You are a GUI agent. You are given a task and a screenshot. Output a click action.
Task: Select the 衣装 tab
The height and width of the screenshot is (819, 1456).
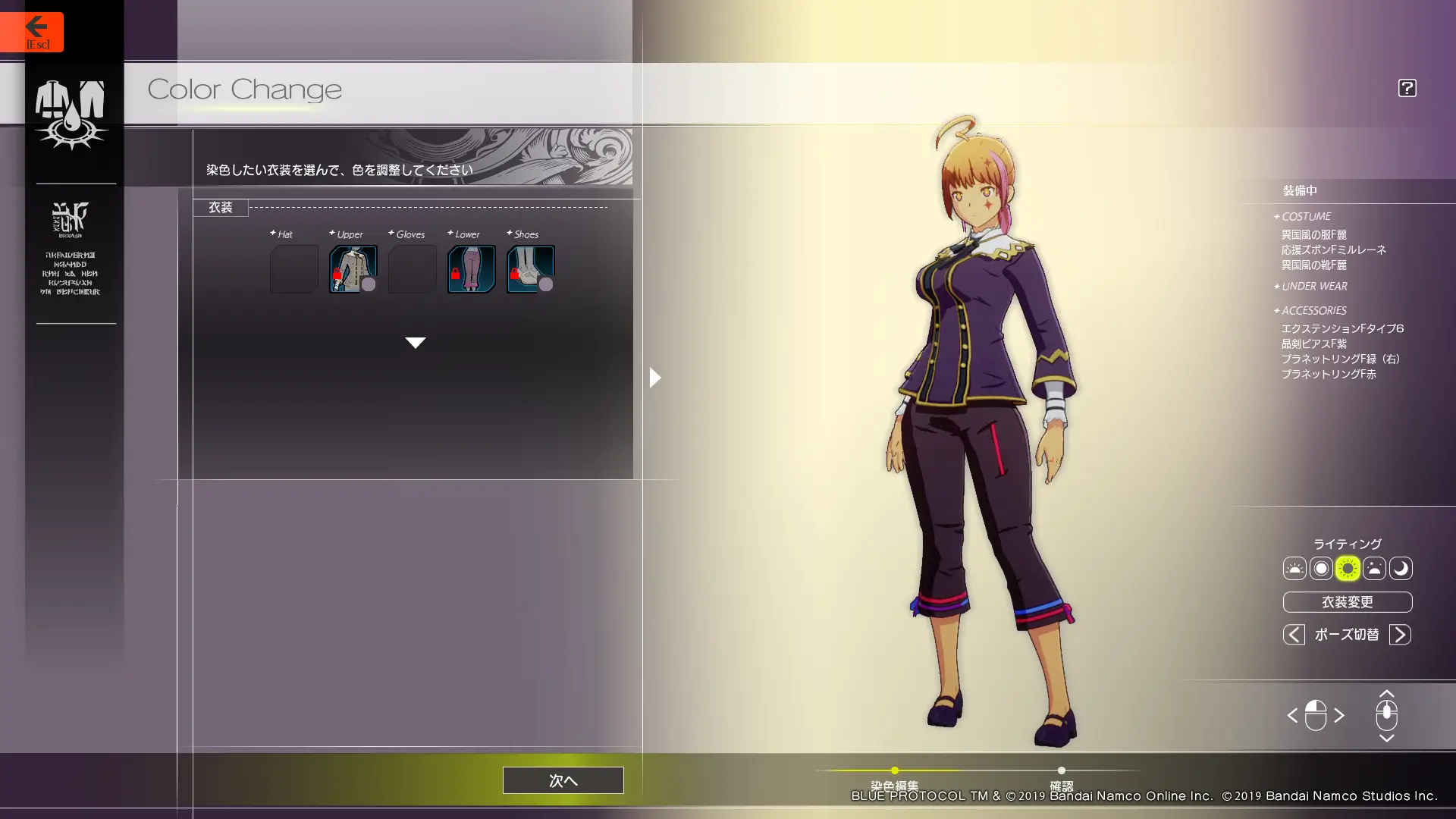pos(221,208)
